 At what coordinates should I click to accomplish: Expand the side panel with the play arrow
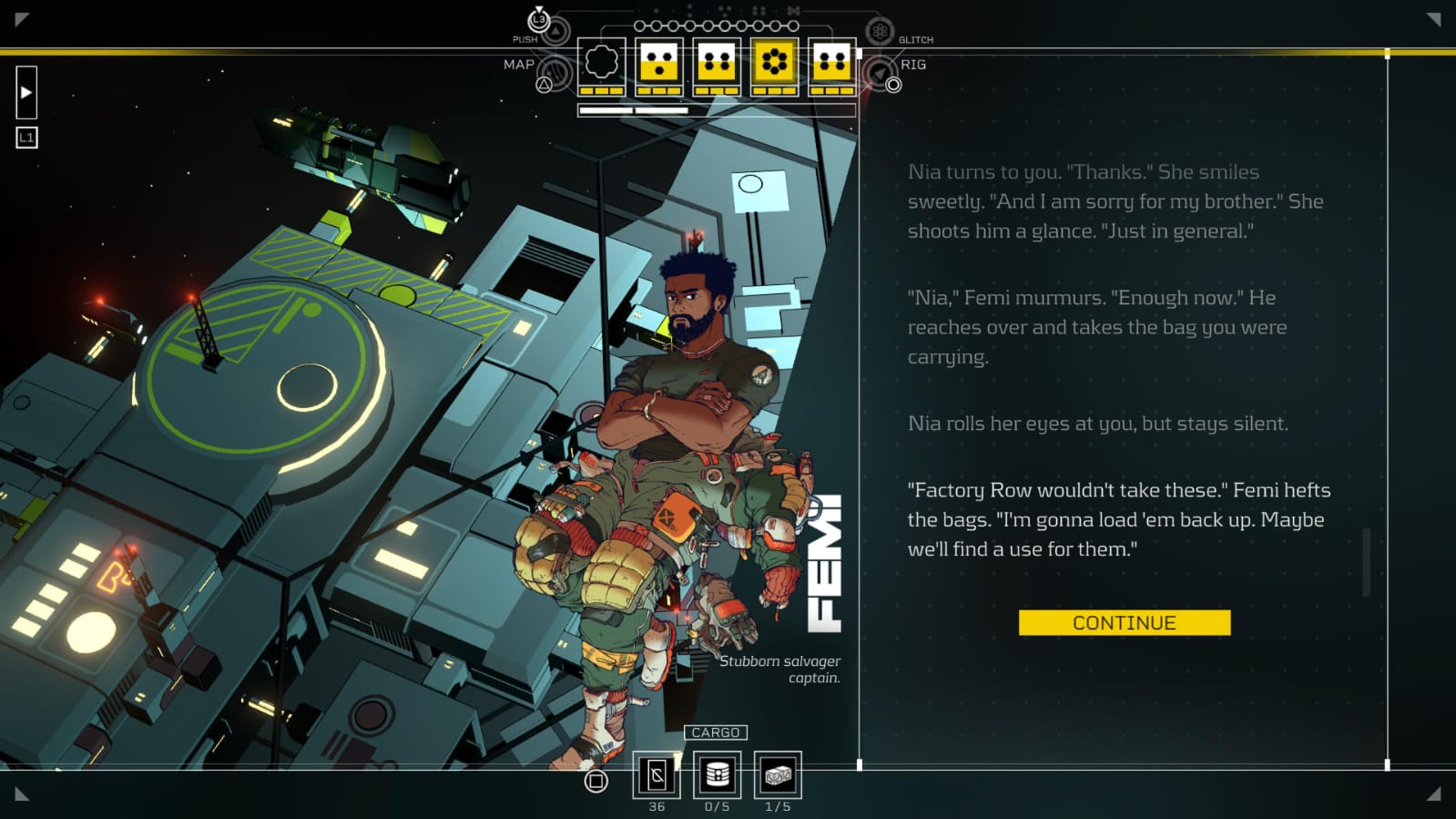coord(26,92)
